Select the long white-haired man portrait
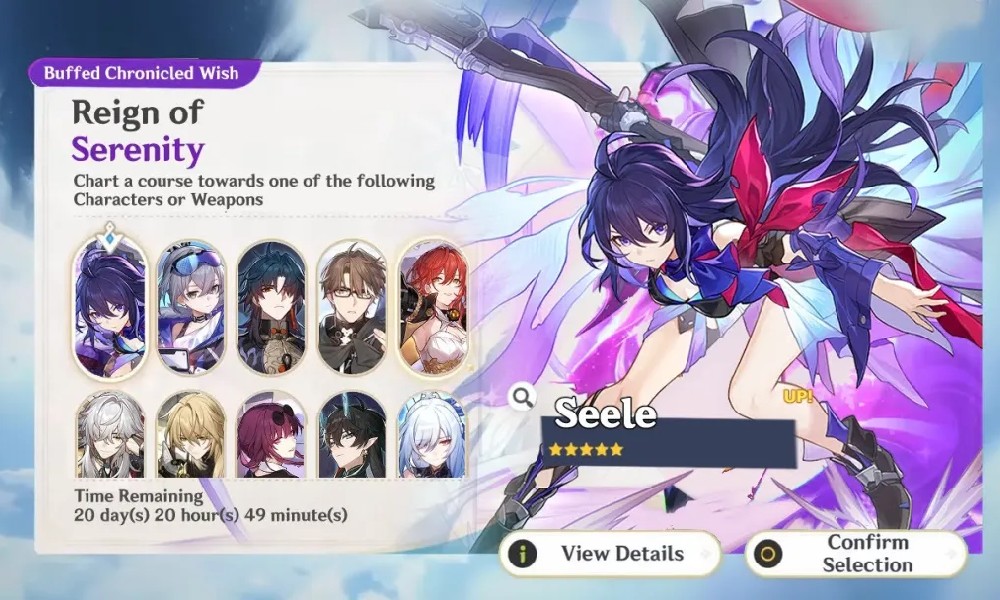Viewport: 1000px width, 600px height. coord(110,437)
